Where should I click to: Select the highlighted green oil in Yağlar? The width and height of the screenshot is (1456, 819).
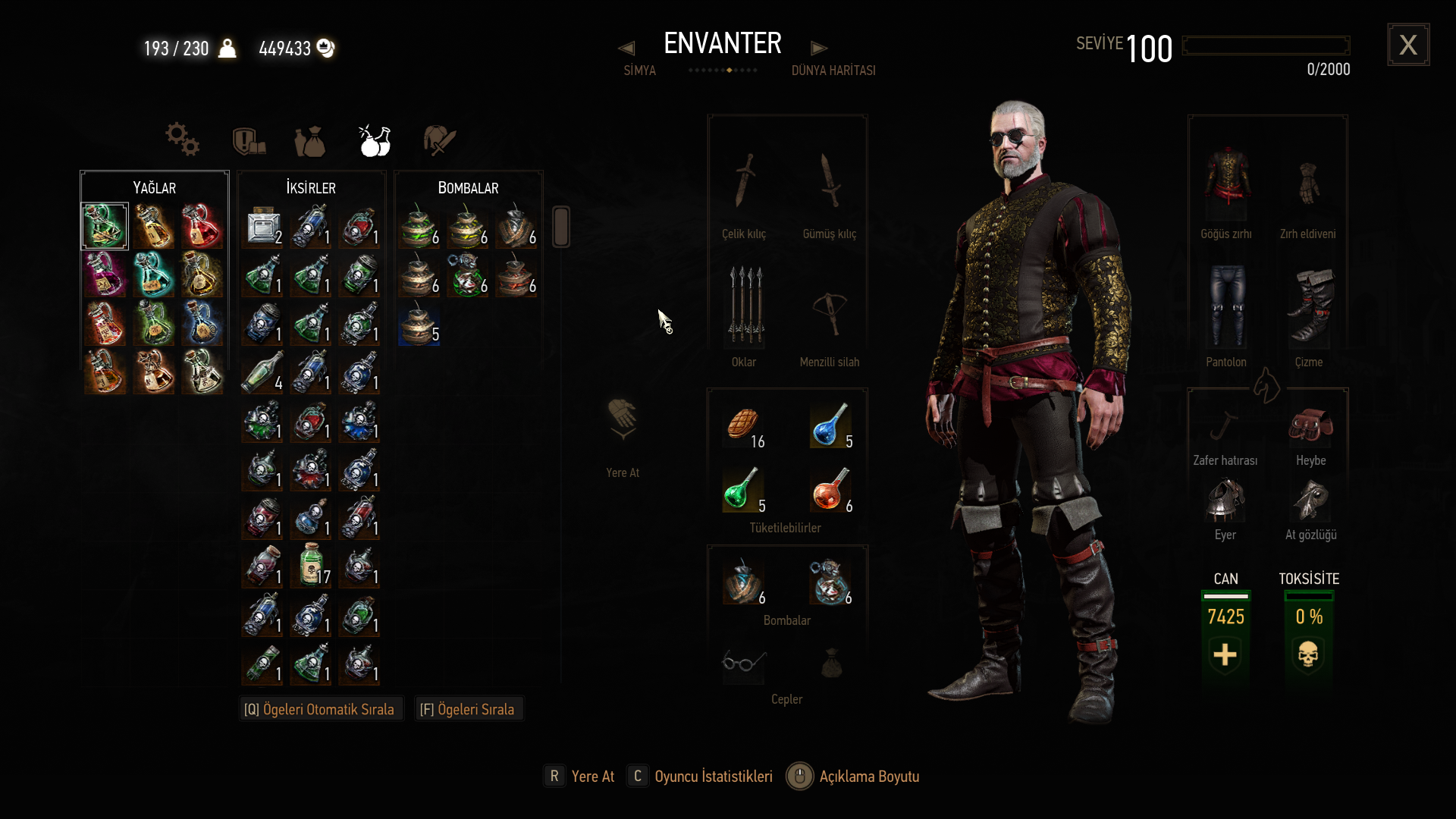(105, 226)
